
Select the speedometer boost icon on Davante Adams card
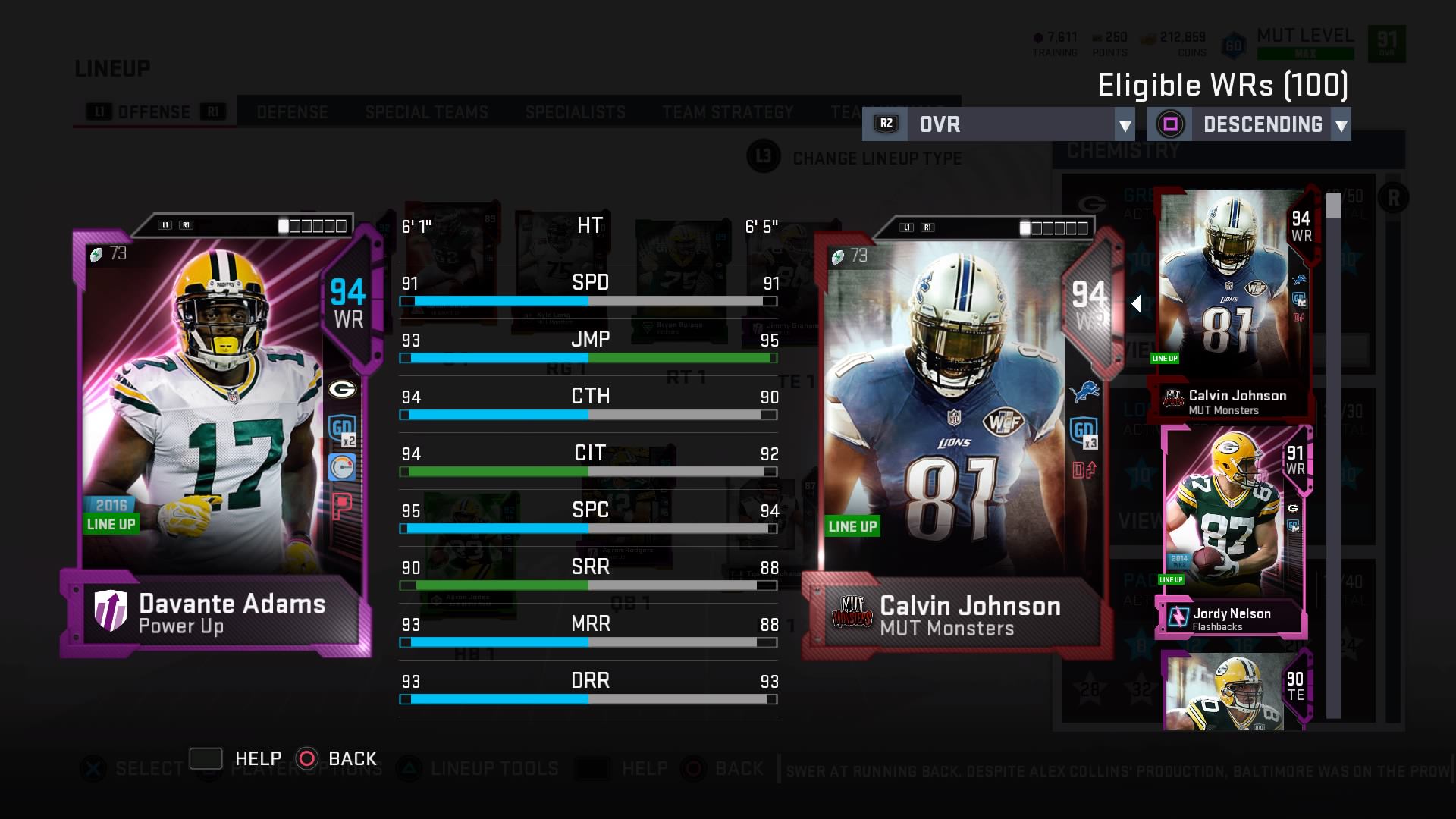pyautogui.click(x=343, y=468)
